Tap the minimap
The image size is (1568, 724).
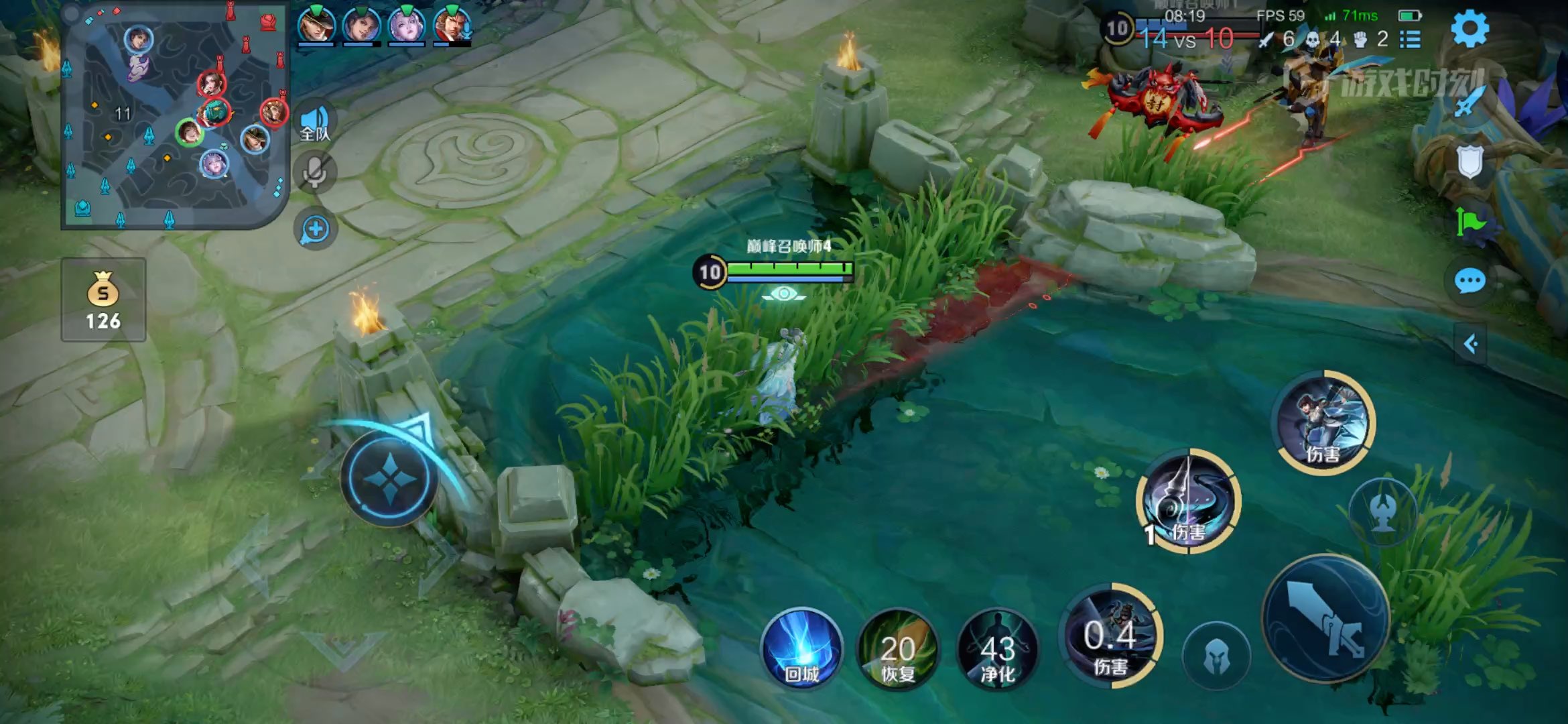[x=176, y=115]
